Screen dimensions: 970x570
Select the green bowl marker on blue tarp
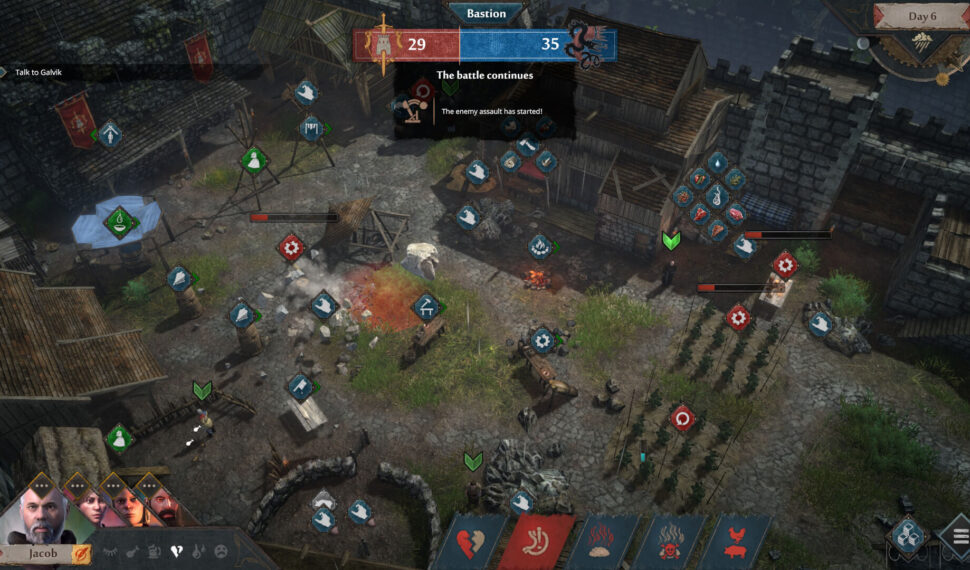coord(118,219)
